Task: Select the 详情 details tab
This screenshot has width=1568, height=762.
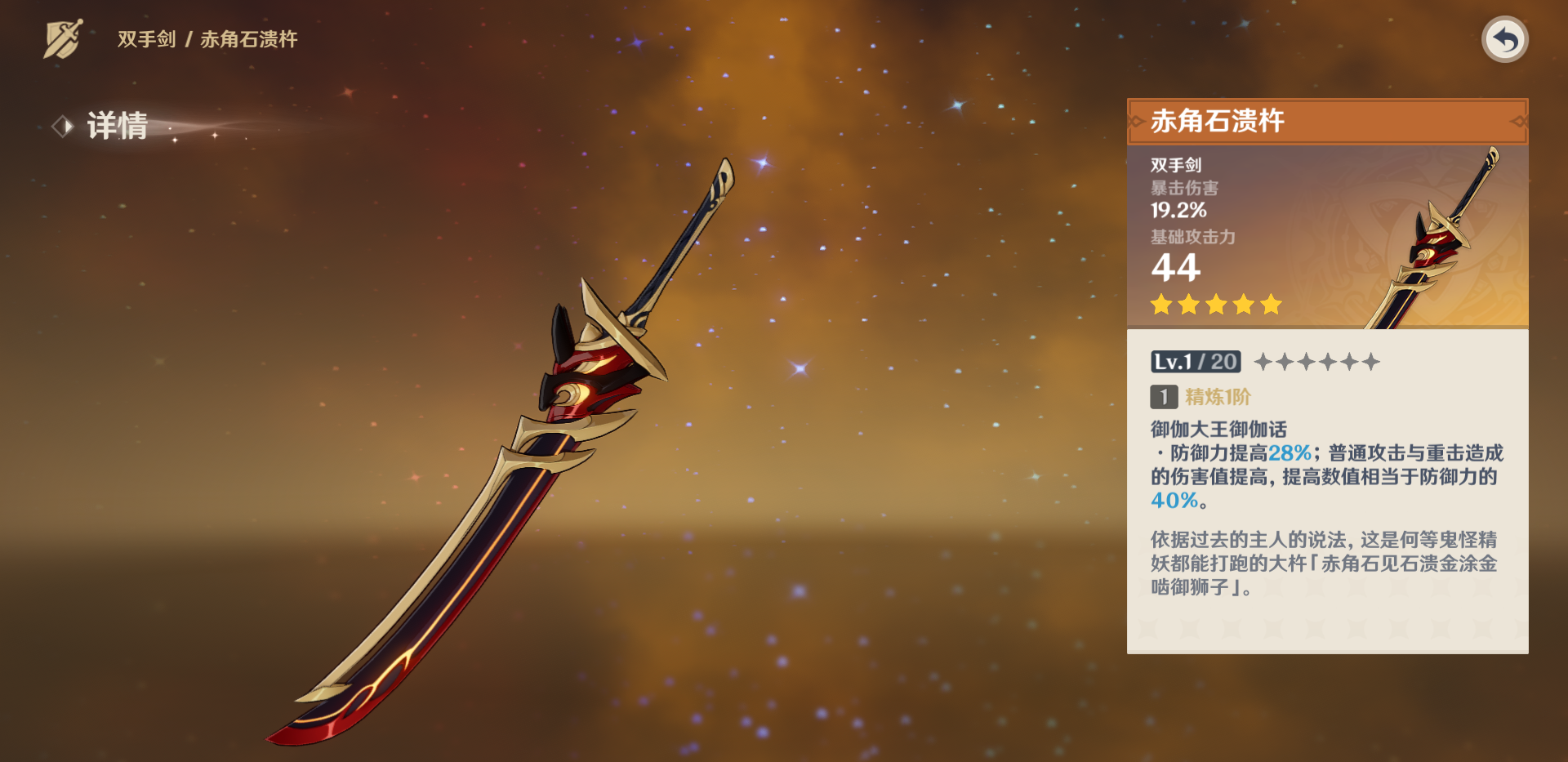Action: 116,127
